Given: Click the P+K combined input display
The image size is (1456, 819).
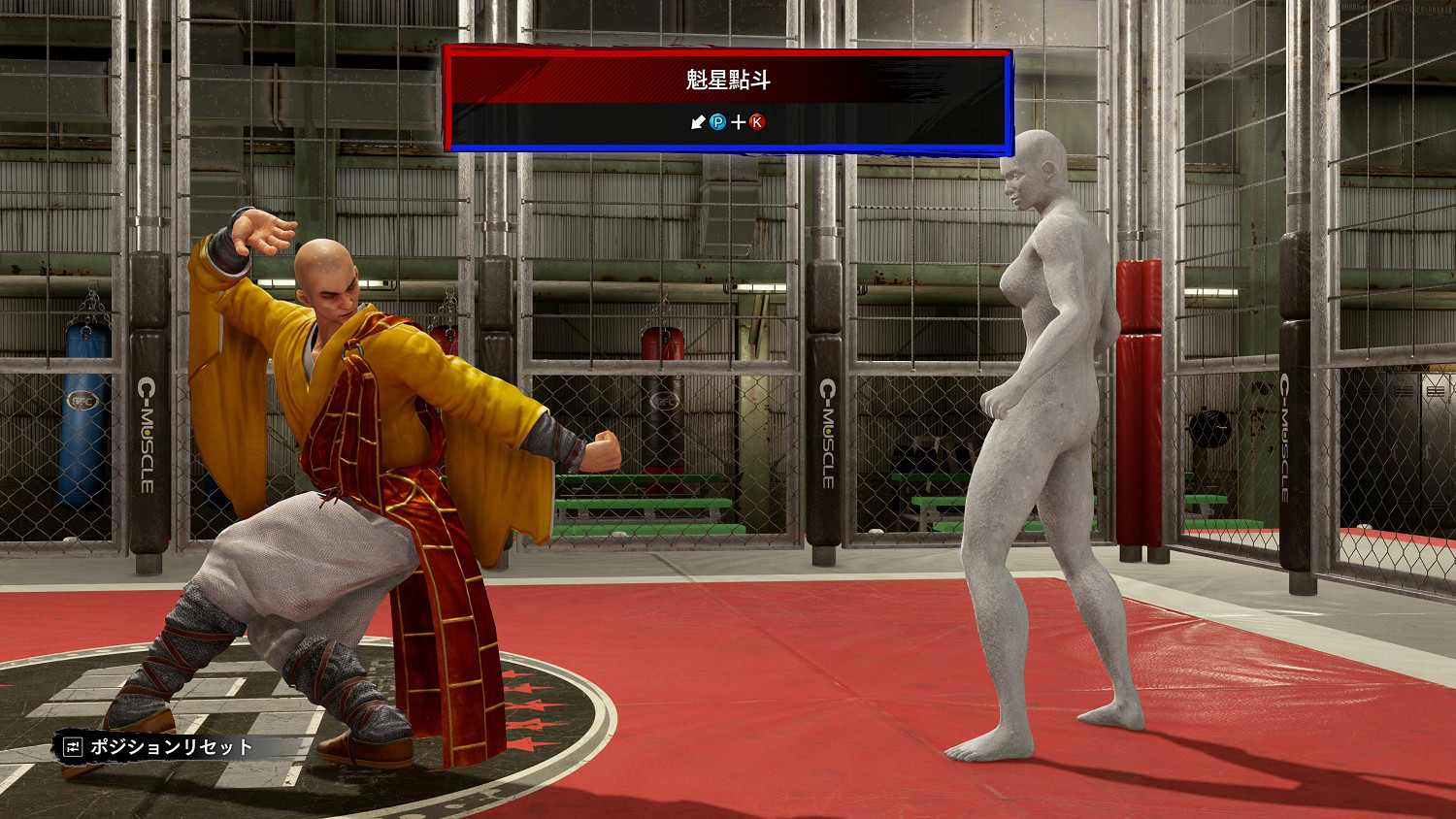Looking at the screenshot, I should (738, 122).
